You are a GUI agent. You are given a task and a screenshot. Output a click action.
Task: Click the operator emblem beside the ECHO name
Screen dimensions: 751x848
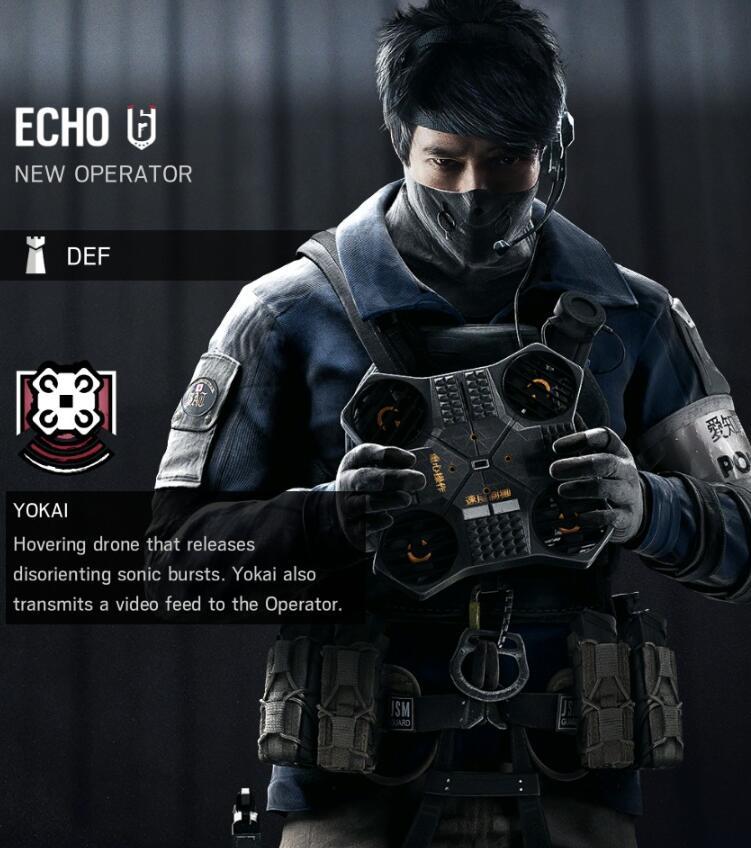142,127
